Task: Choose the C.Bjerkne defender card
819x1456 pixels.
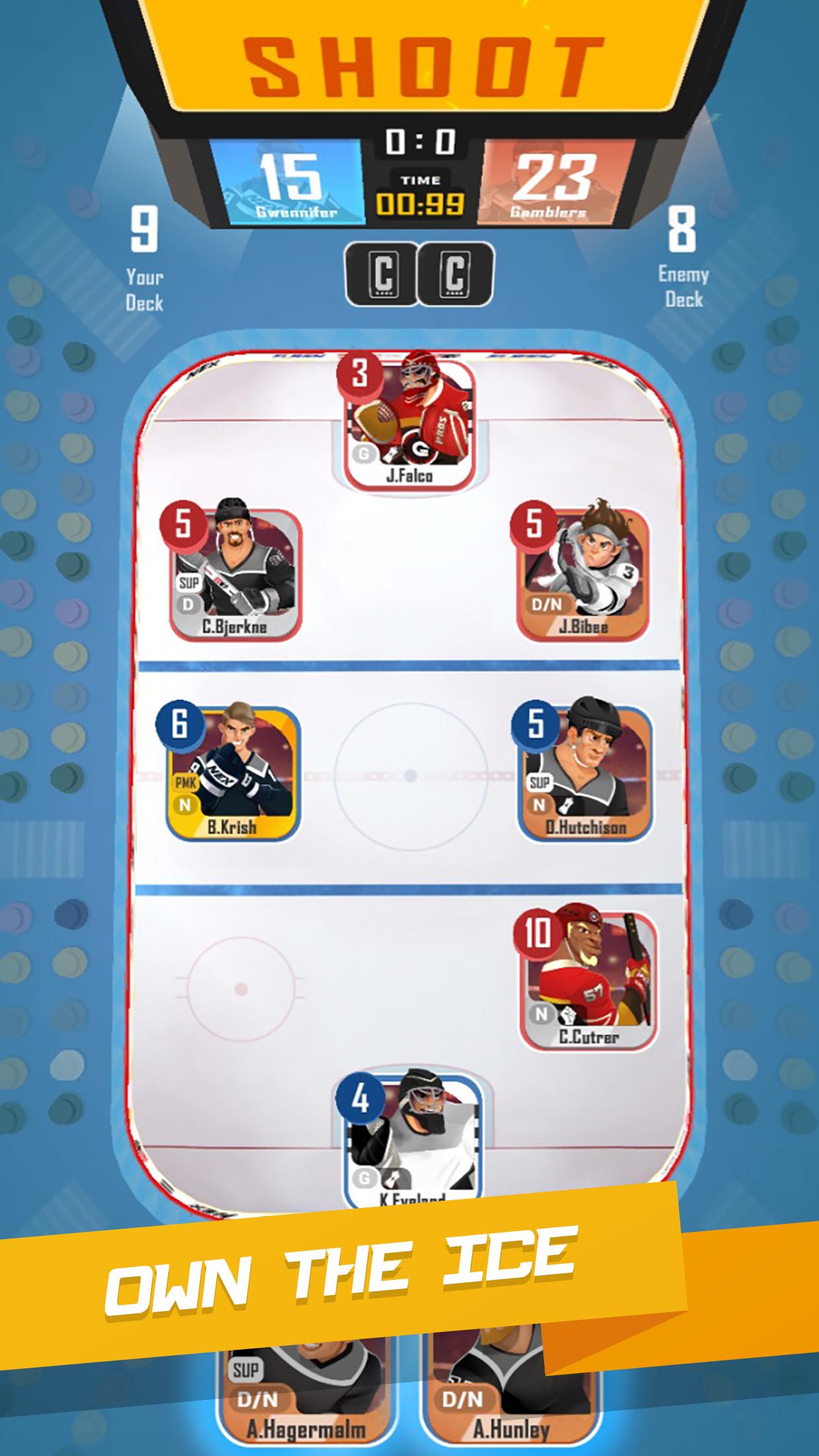Action: click(x=235, y=574)
